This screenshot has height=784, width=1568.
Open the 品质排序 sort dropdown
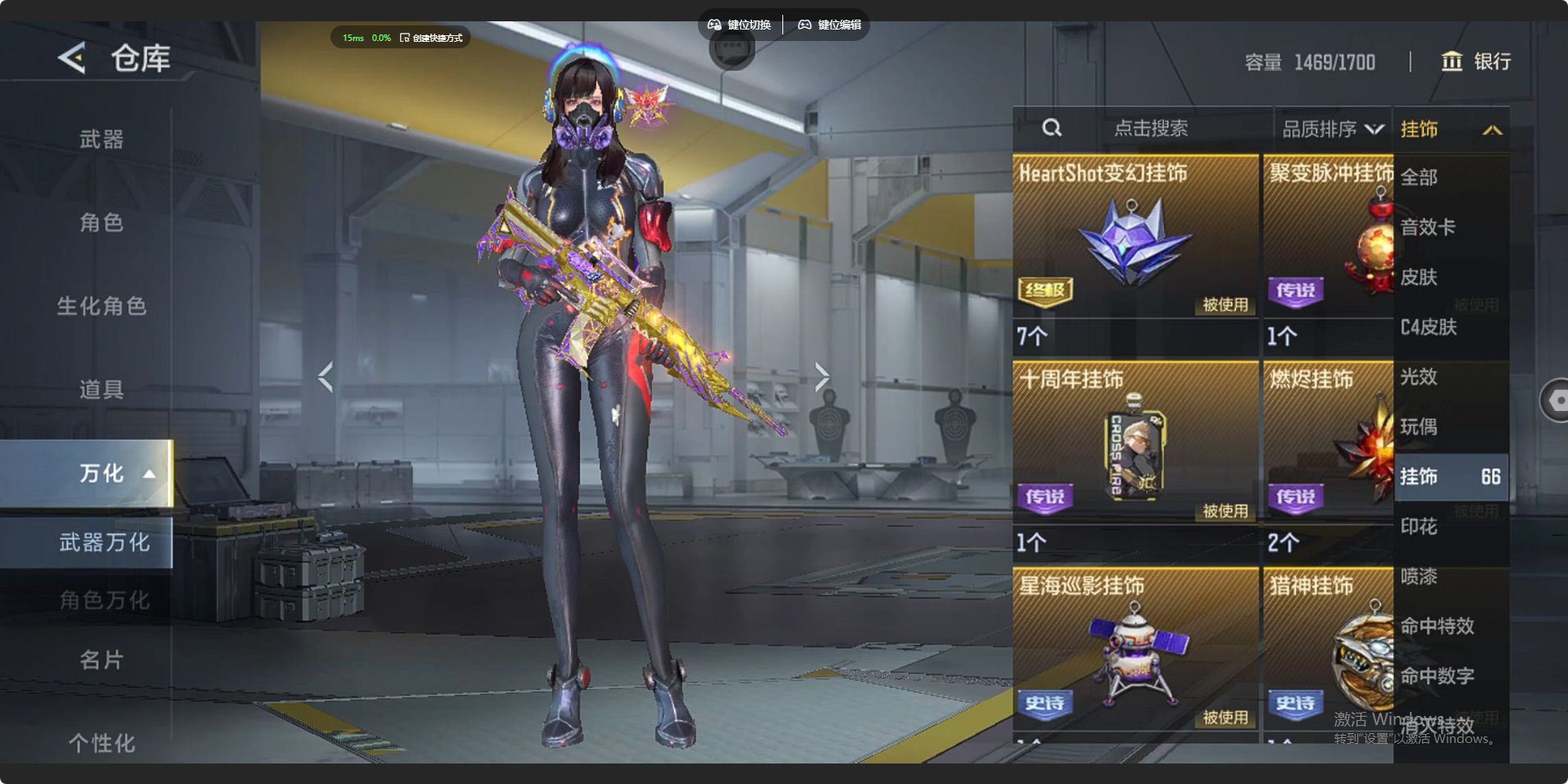coord(1332,129)
